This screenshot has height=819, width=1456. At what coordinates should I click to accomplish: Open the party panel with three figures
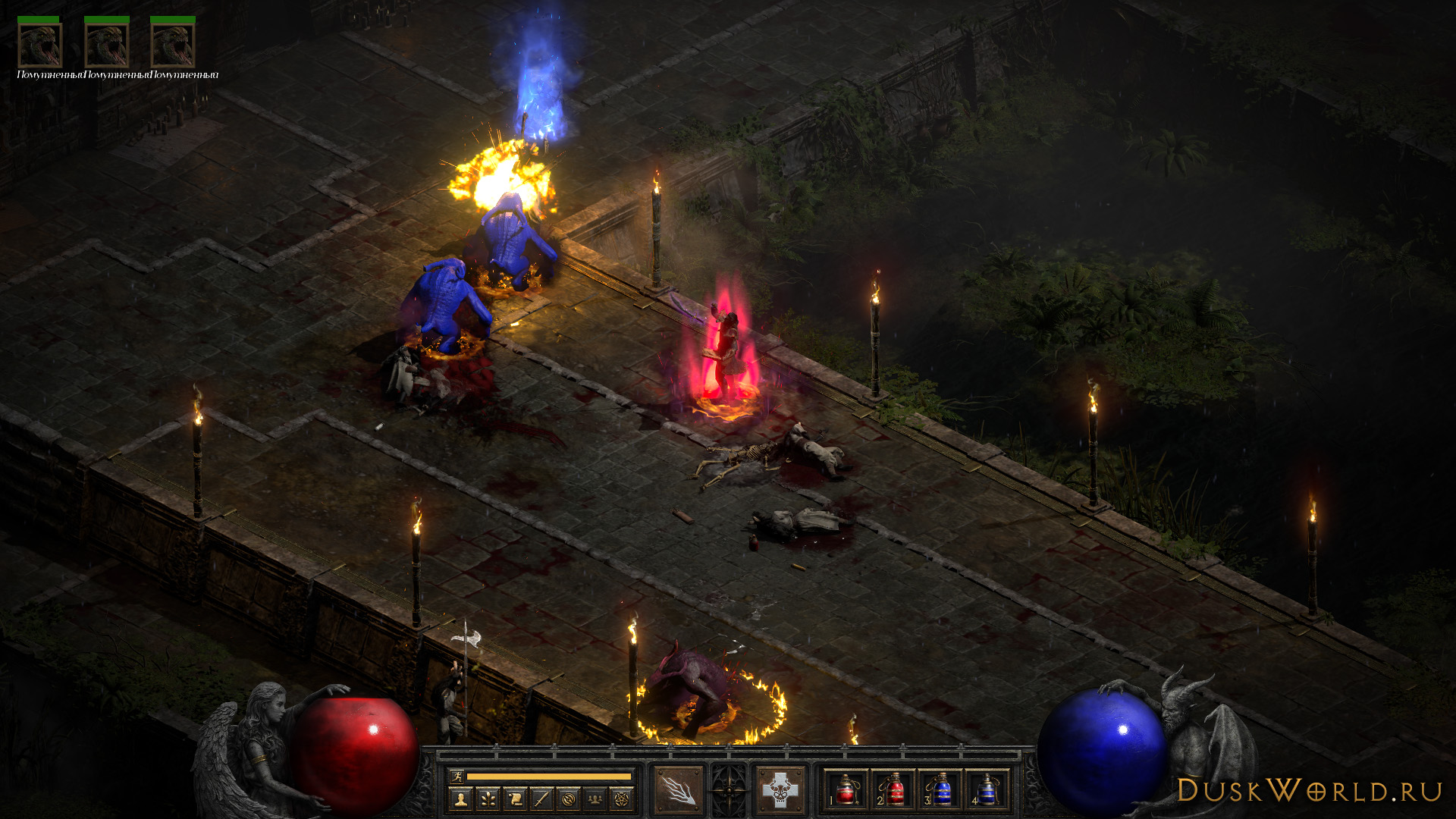coord(596,799)
